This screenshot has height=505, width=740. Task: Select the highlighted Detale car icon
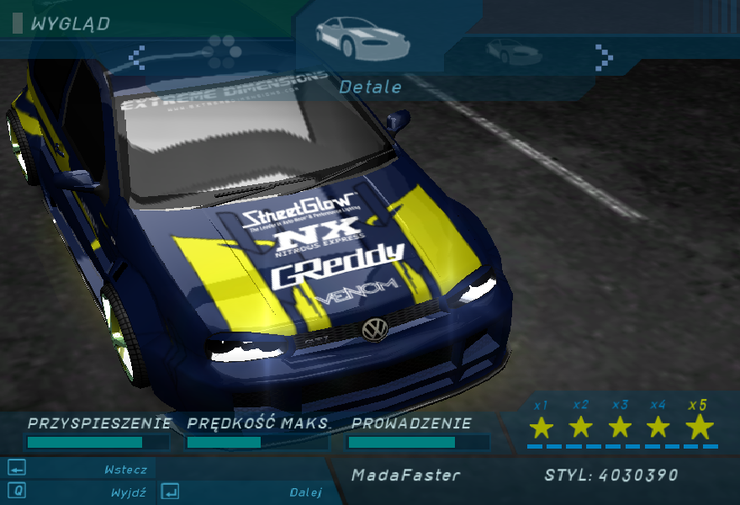349,37
